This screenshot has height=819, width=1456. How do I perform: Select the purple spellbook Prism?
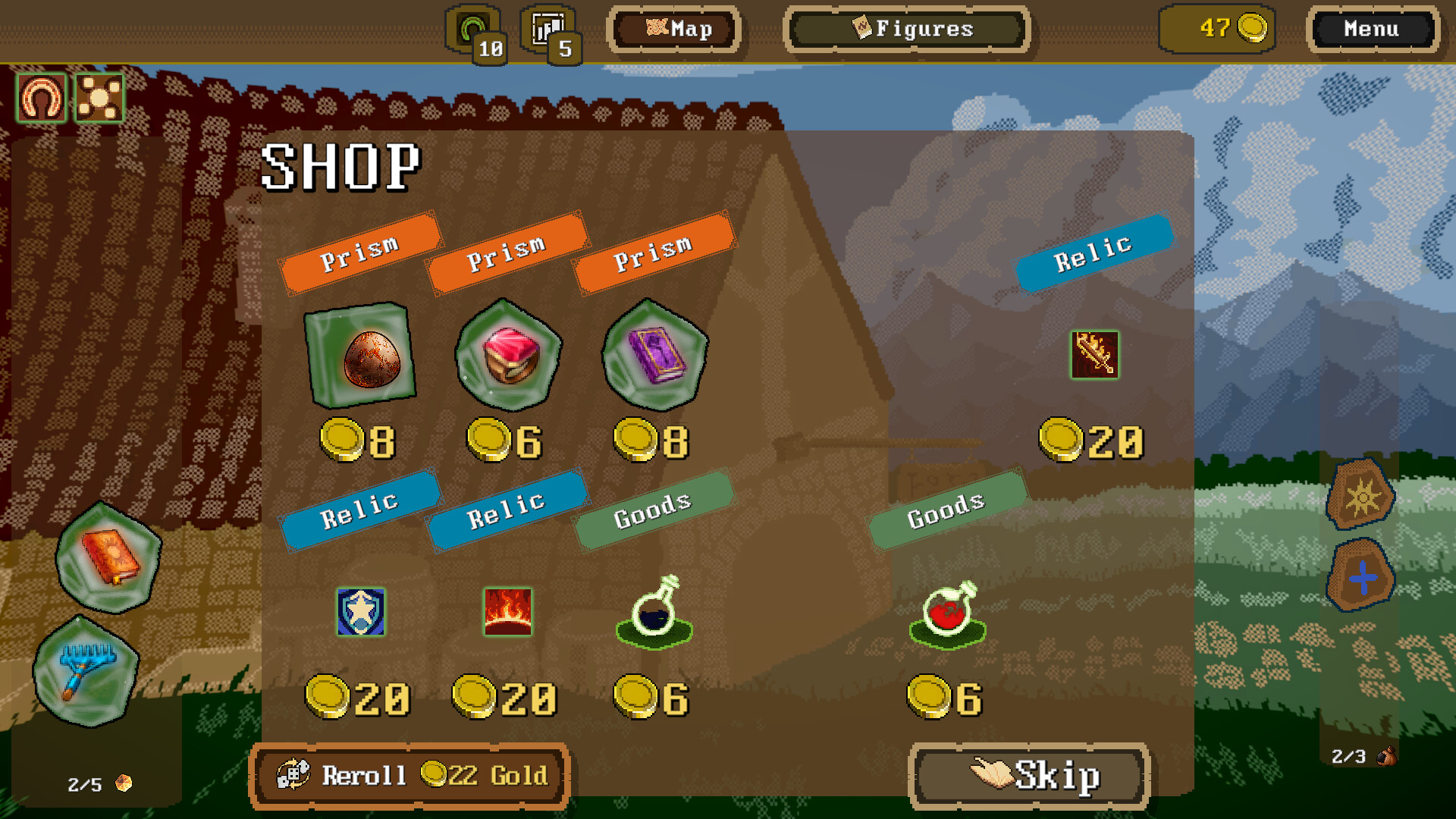point(654,356)
